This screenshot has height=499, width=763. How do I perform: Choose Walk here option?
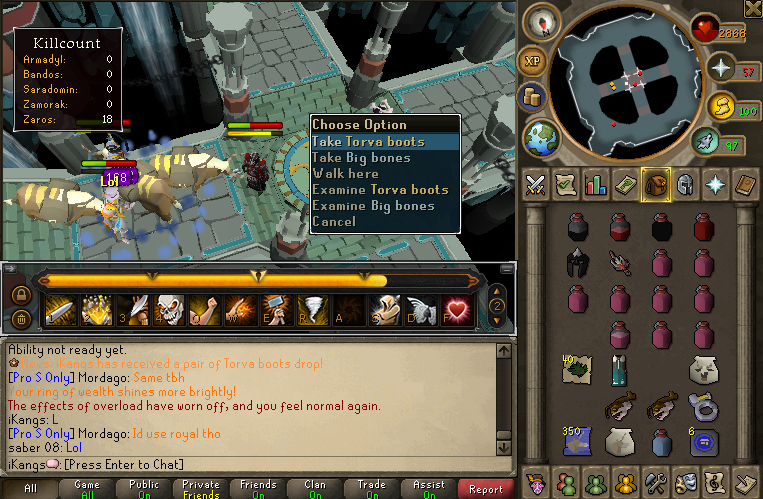click(346, 174)
